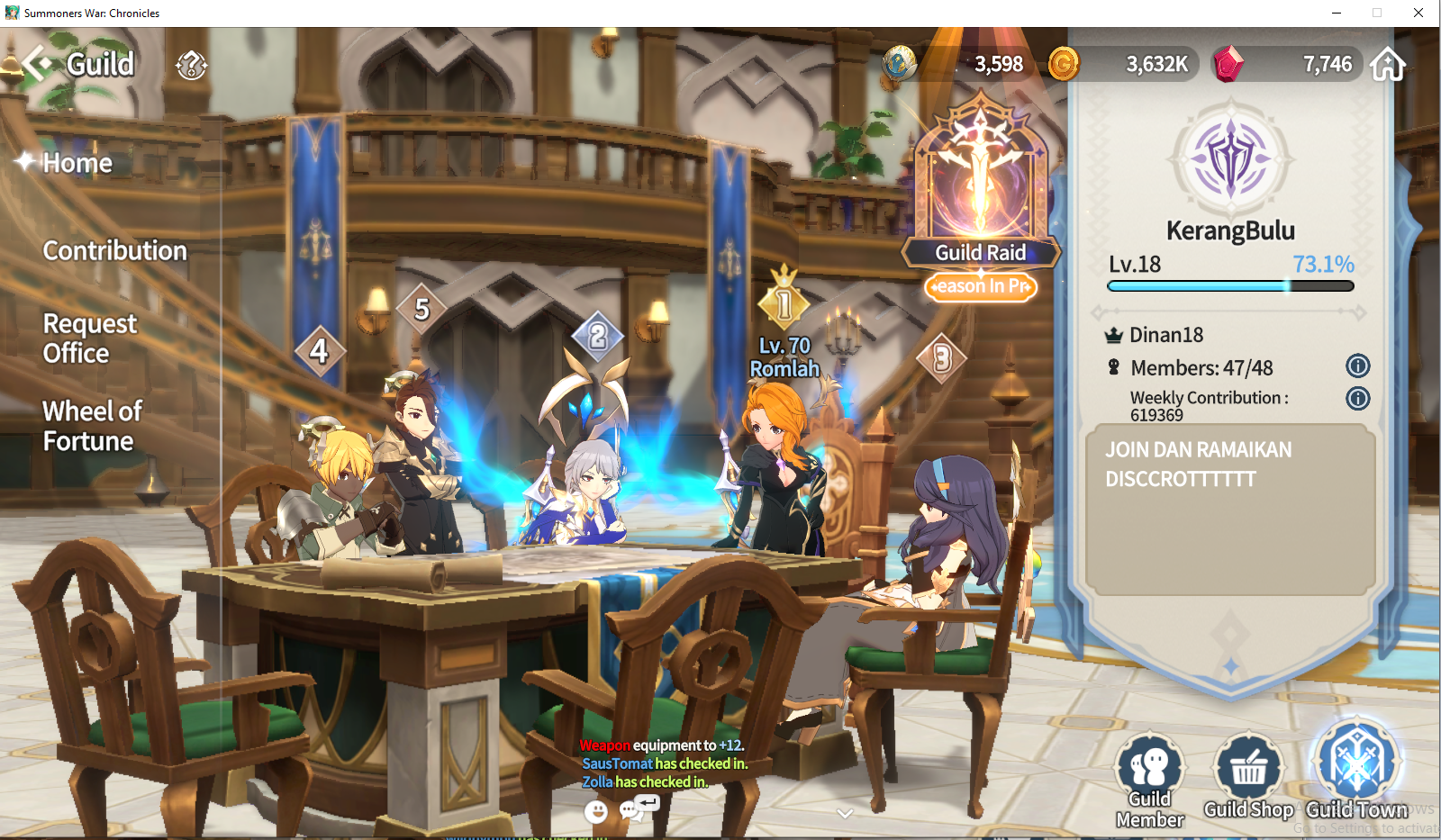Open the guild help question mark icon
1441x840 pixels.
coord(192,65)
